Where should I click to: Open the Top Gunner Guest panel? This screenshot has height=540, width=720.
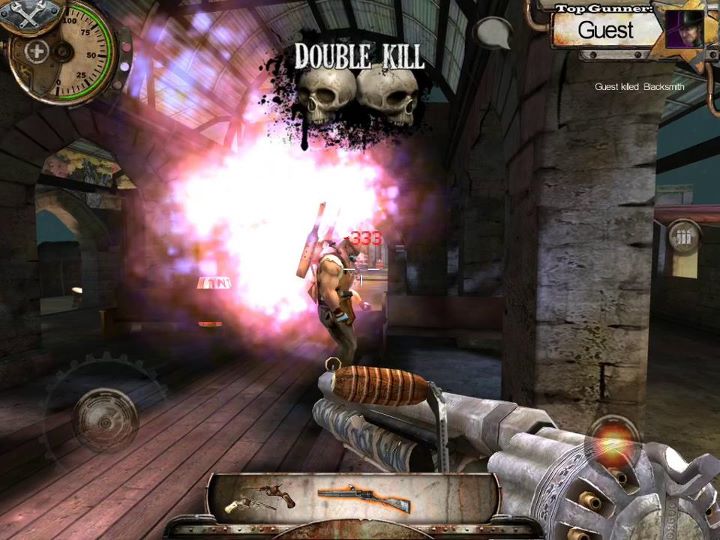tap(607, 29)
